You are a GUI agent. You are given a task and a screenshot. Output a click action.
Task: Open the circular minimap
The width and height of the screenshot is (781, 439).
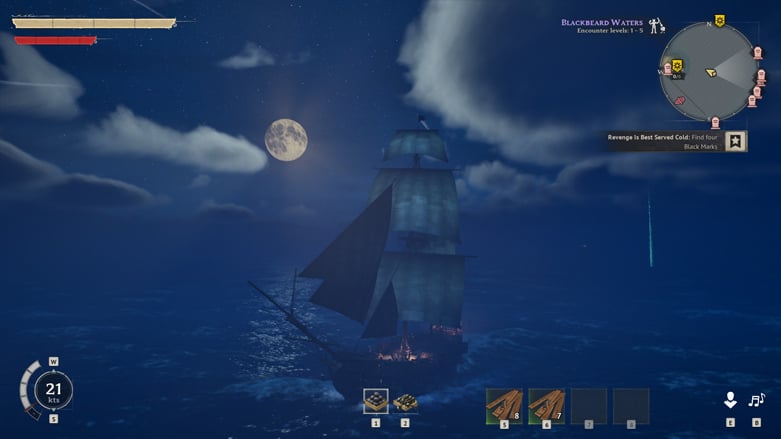(x=710, y=72)
